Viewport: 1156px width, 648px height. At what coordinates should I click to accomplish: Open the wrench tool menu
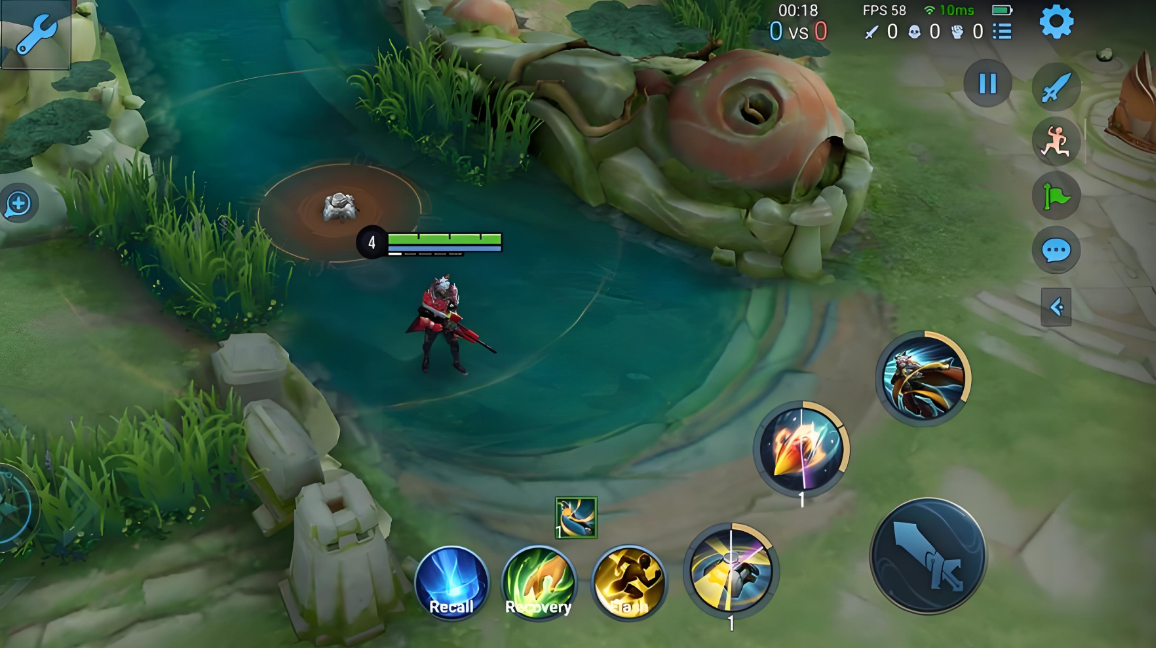tap(35, 34)
